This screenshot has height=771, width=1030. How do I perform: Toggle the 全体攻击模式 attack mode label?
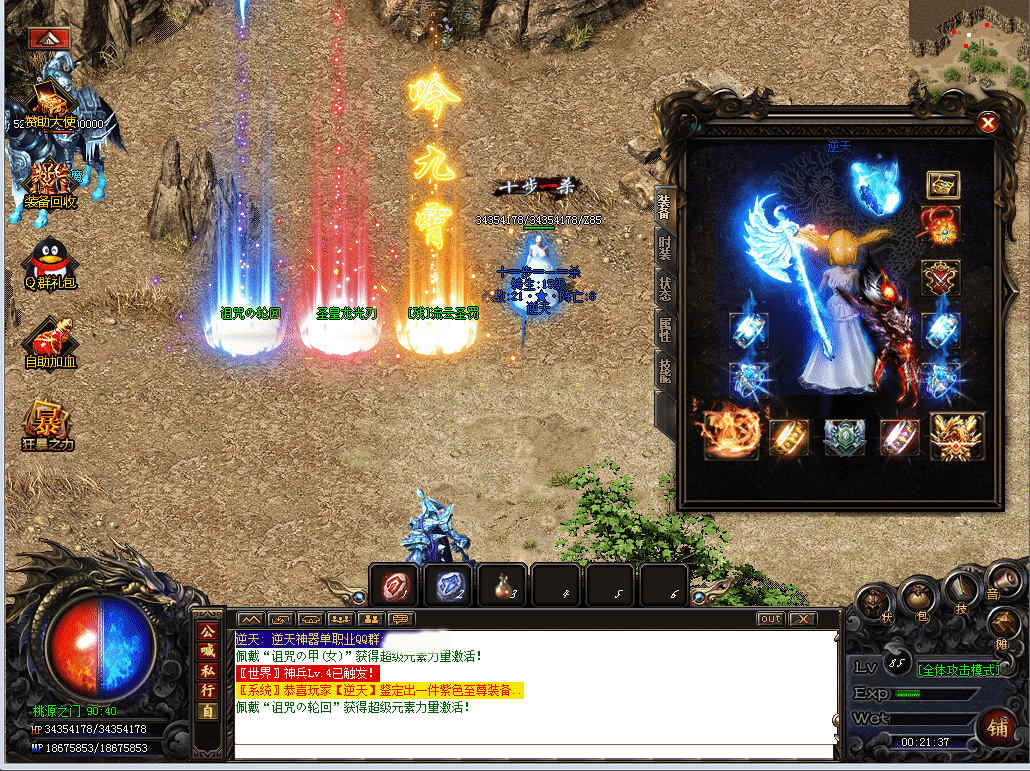[960, 669]
